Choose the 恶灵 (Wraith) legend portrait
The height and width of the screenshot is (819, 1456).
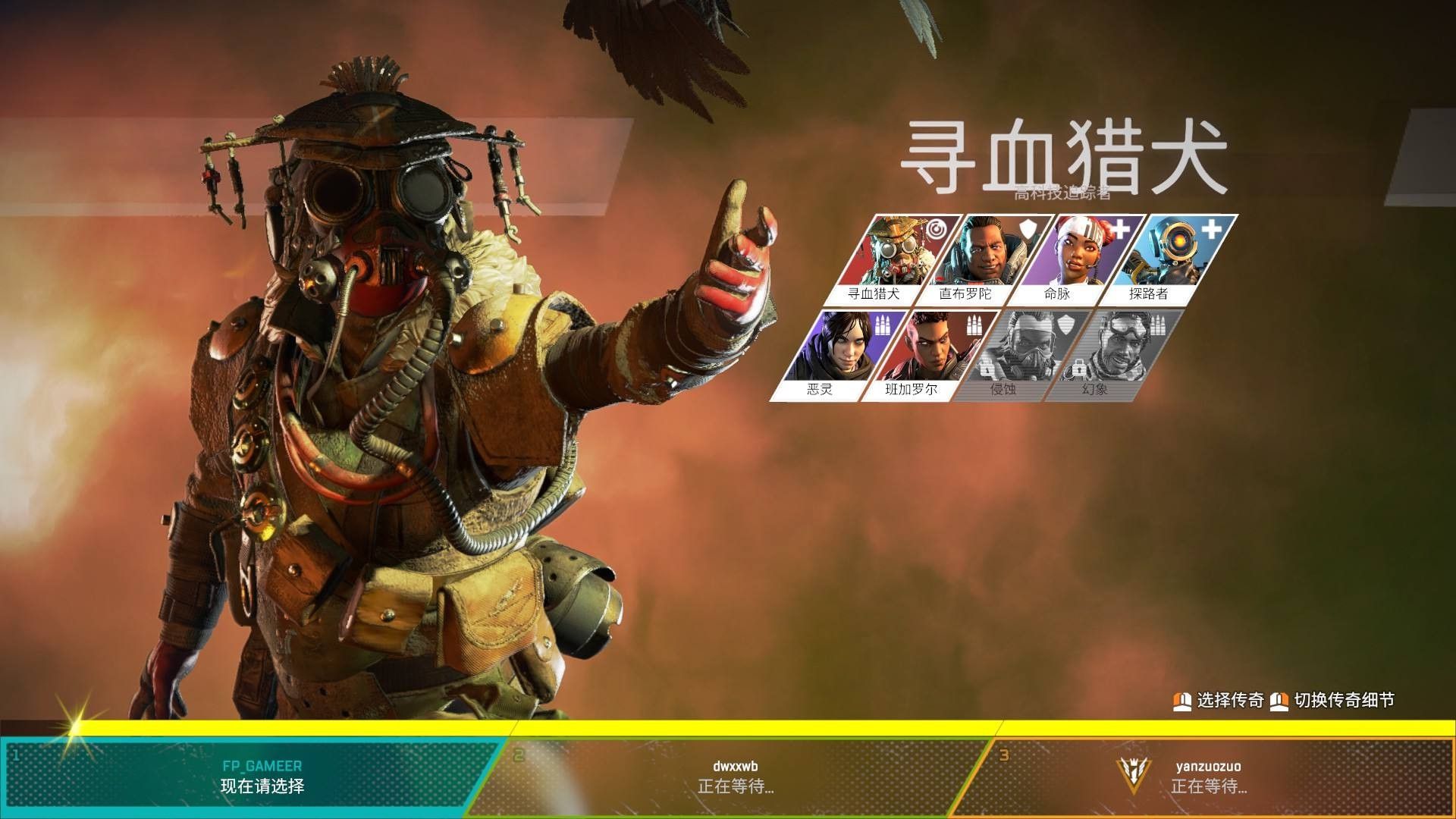pyautogui.click(x=833, y=353)
